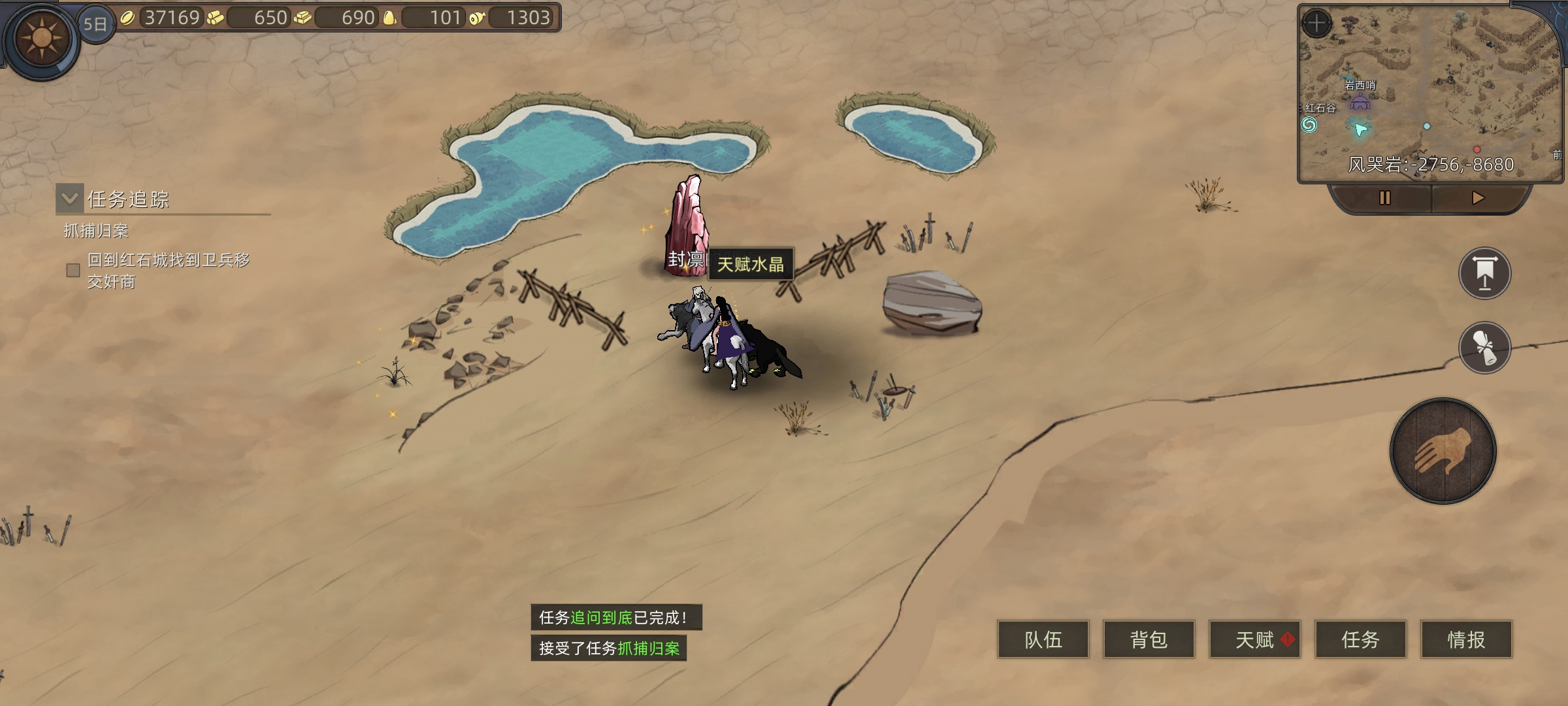The image size is (1568, 706).
Task: Click the 岩西哨 camp marker on minimap
Action: pos(1360,101)
